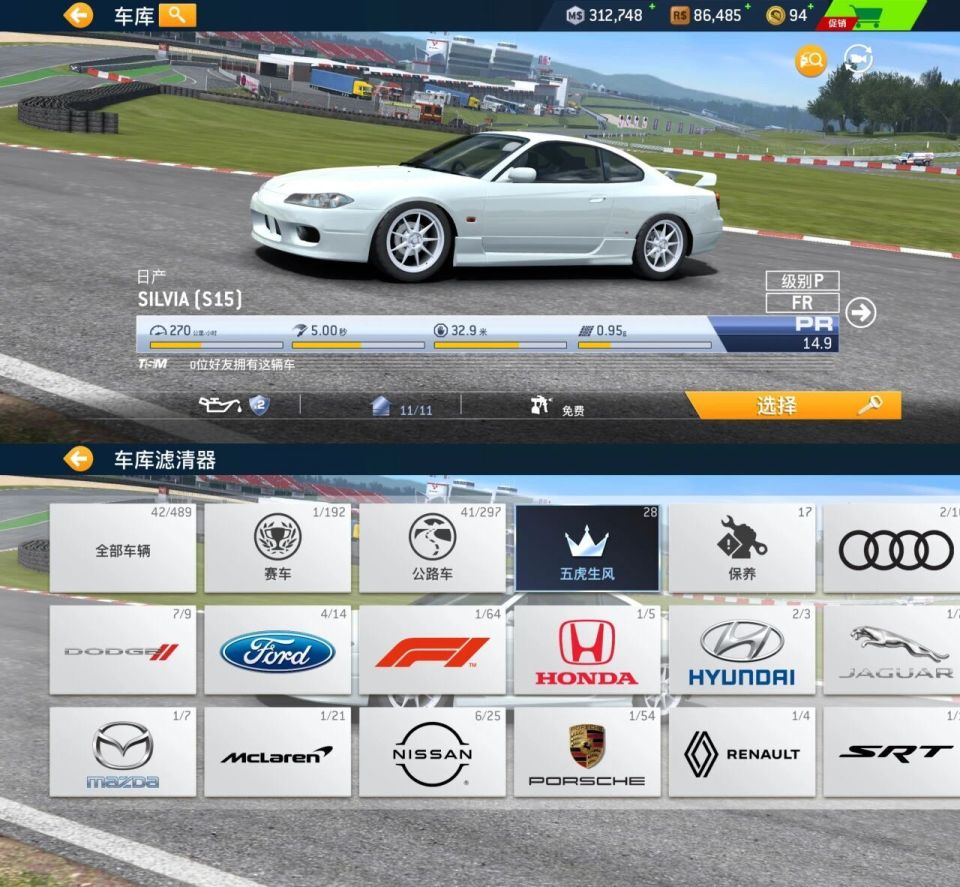Tap the magnifier inspect car icon
The image size is (960, 887).
click(811, 61)
